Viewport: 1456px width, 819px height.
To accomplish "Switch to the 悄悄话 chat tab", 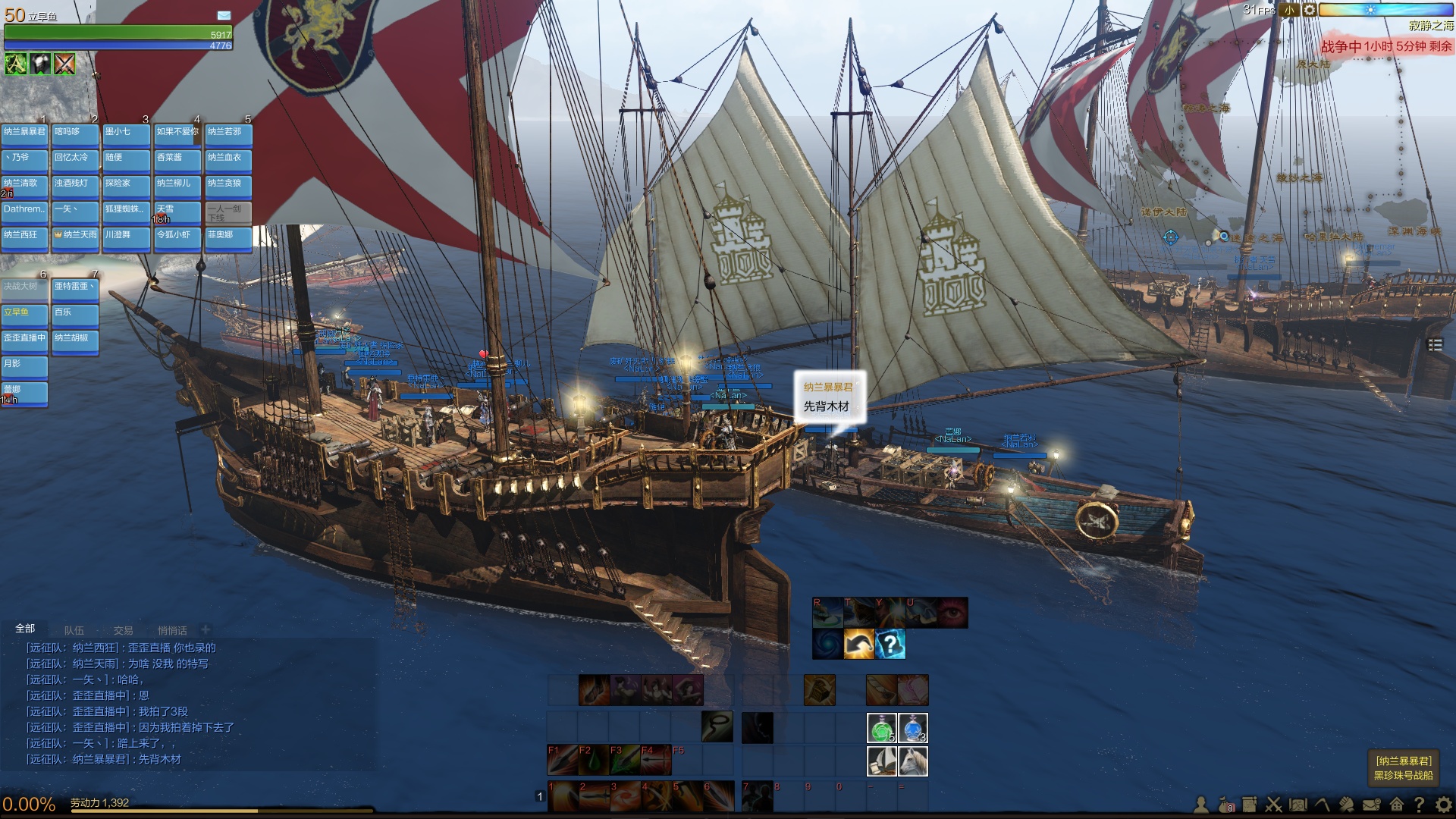I will [x=172, y=630].
